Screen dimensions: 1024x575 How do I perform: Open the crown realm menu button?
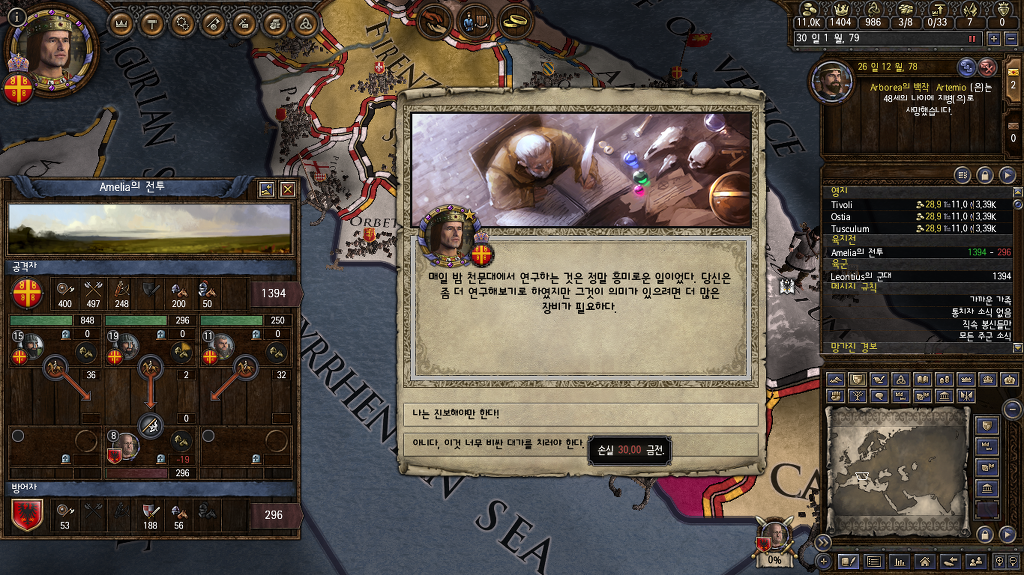click(x=119, y=23)
